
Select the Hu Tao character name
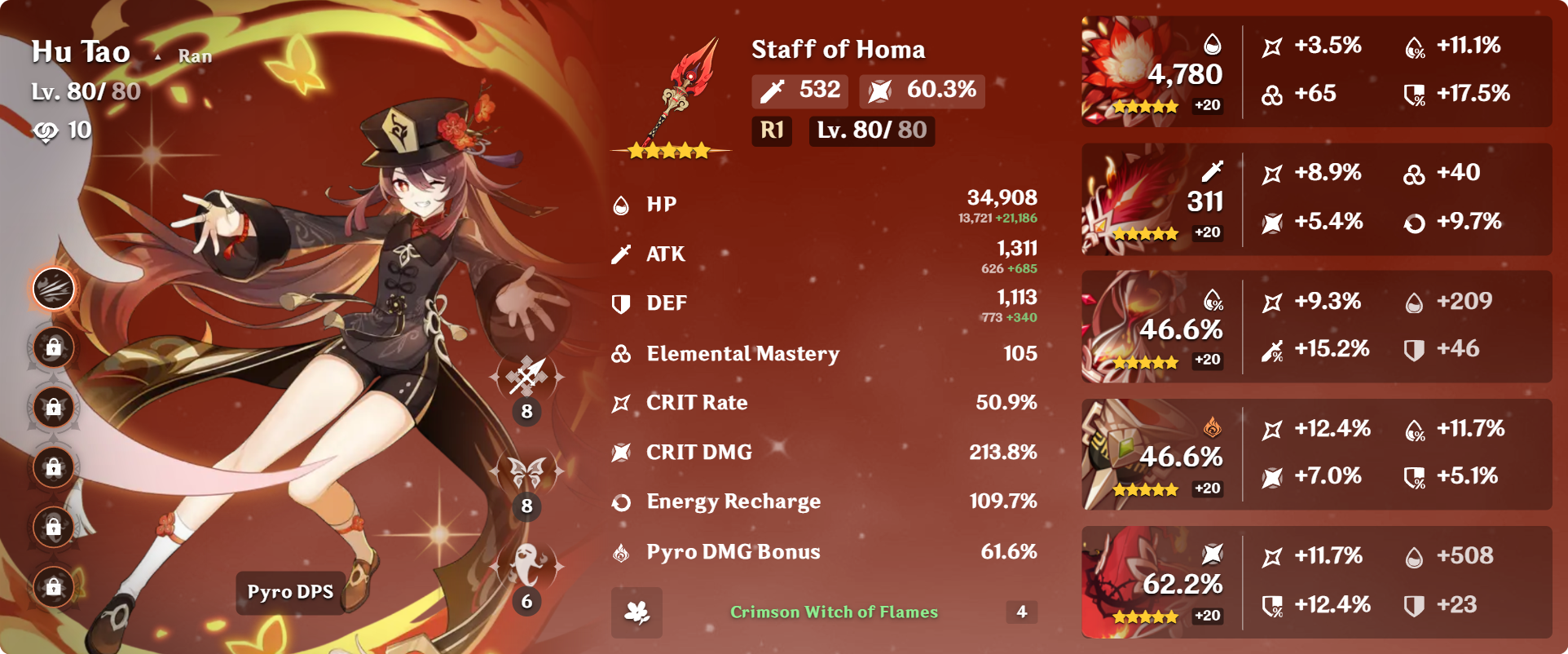[81, 52]
